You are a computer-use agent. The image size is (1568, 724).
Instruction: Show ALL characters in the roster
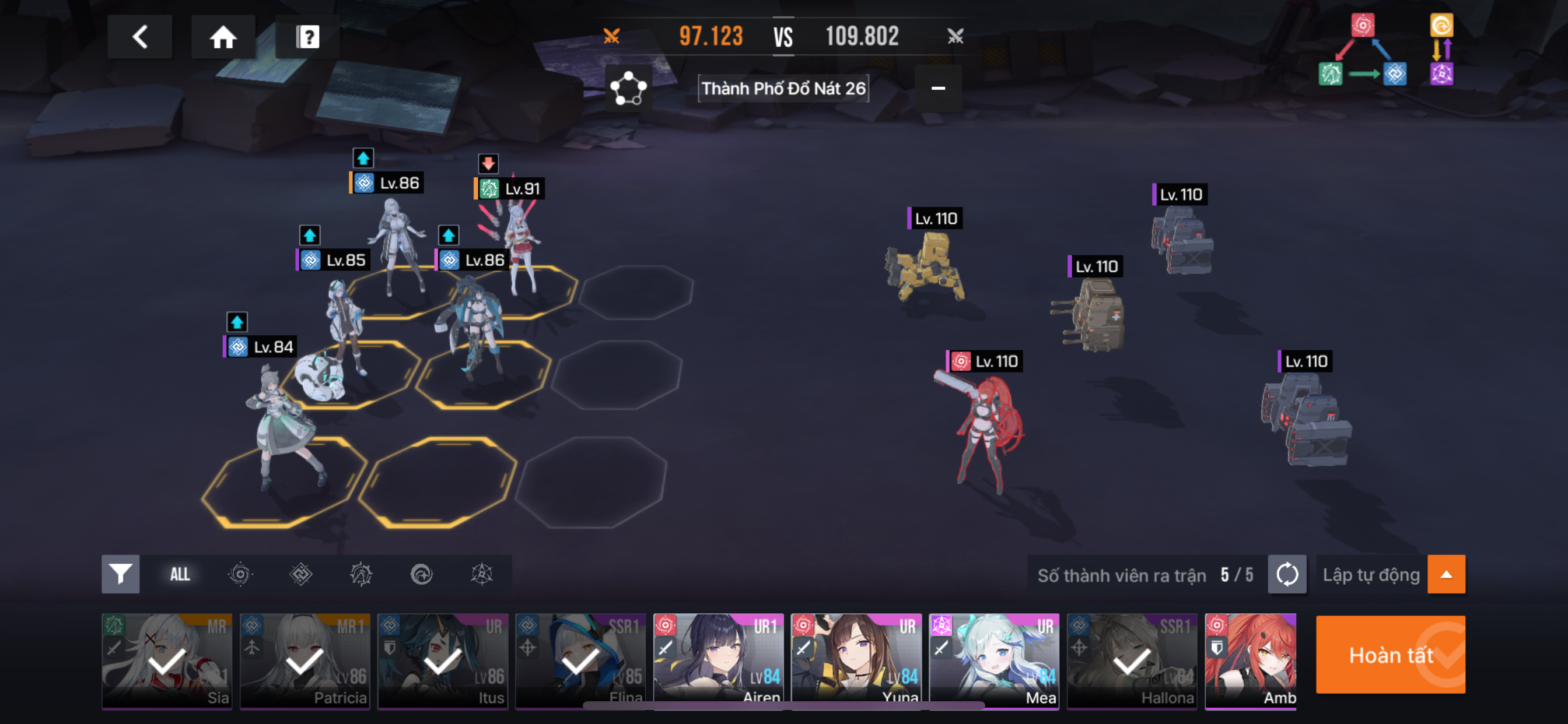(180, 574)
